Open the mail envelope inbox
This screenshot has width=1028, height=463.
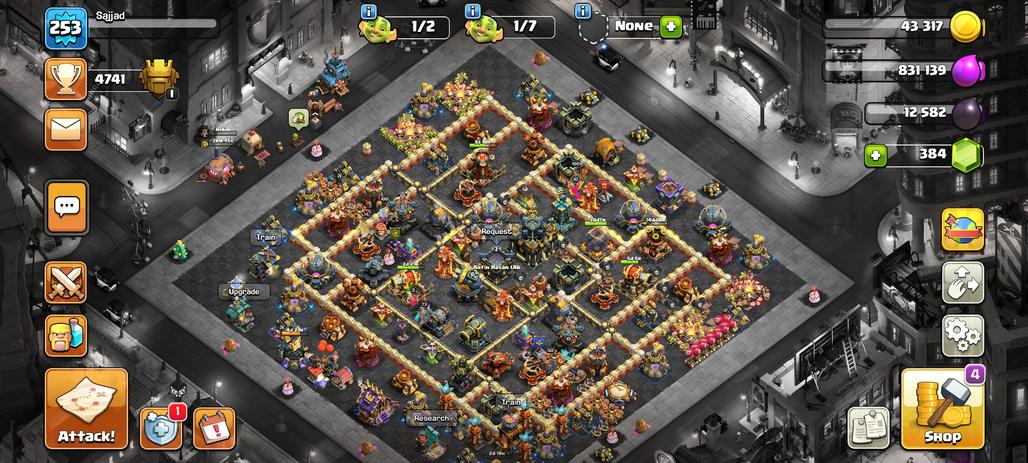tap(64, 129)
